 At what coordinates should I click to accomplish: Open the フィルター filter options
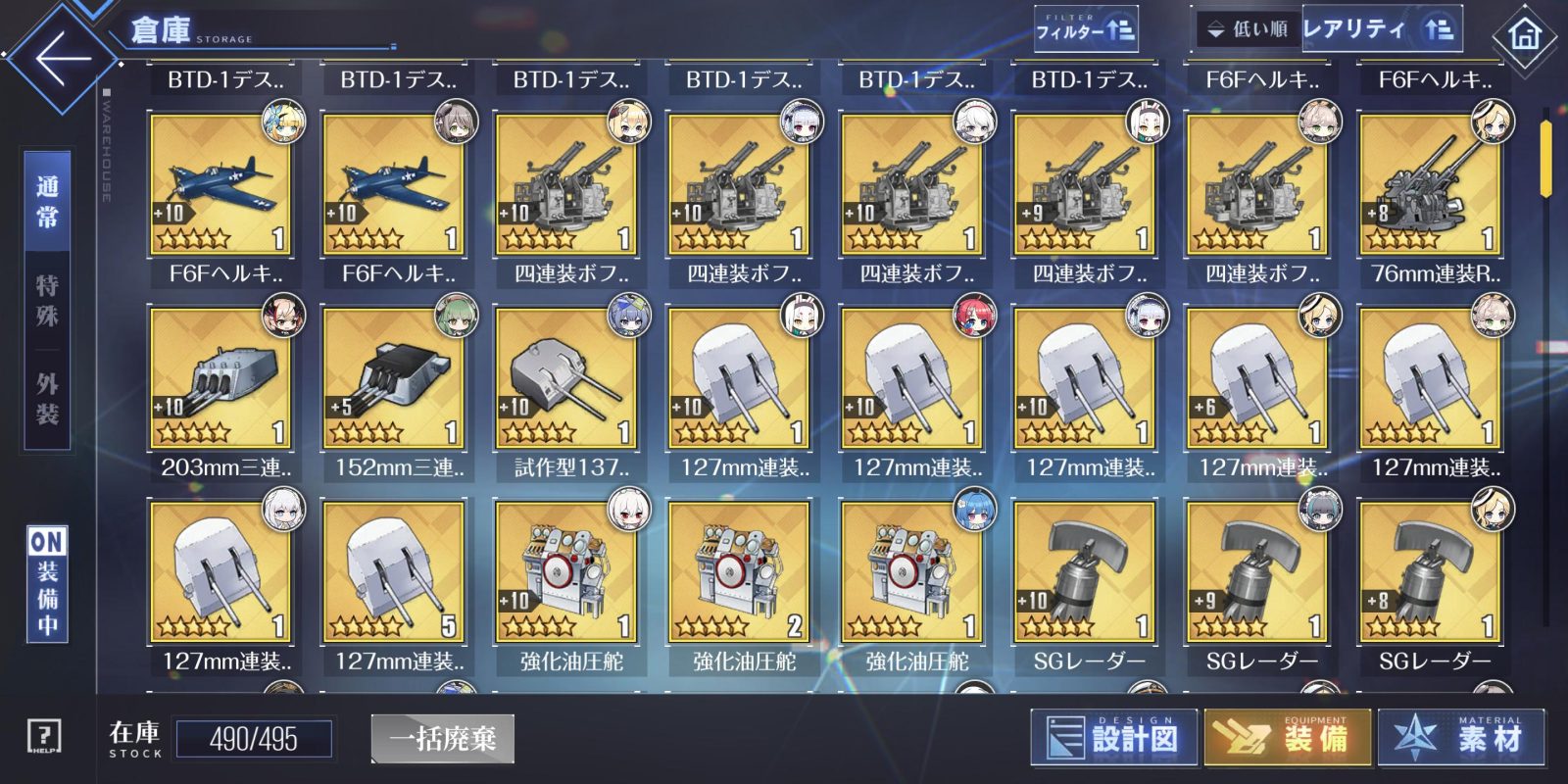pos(1085,30)
